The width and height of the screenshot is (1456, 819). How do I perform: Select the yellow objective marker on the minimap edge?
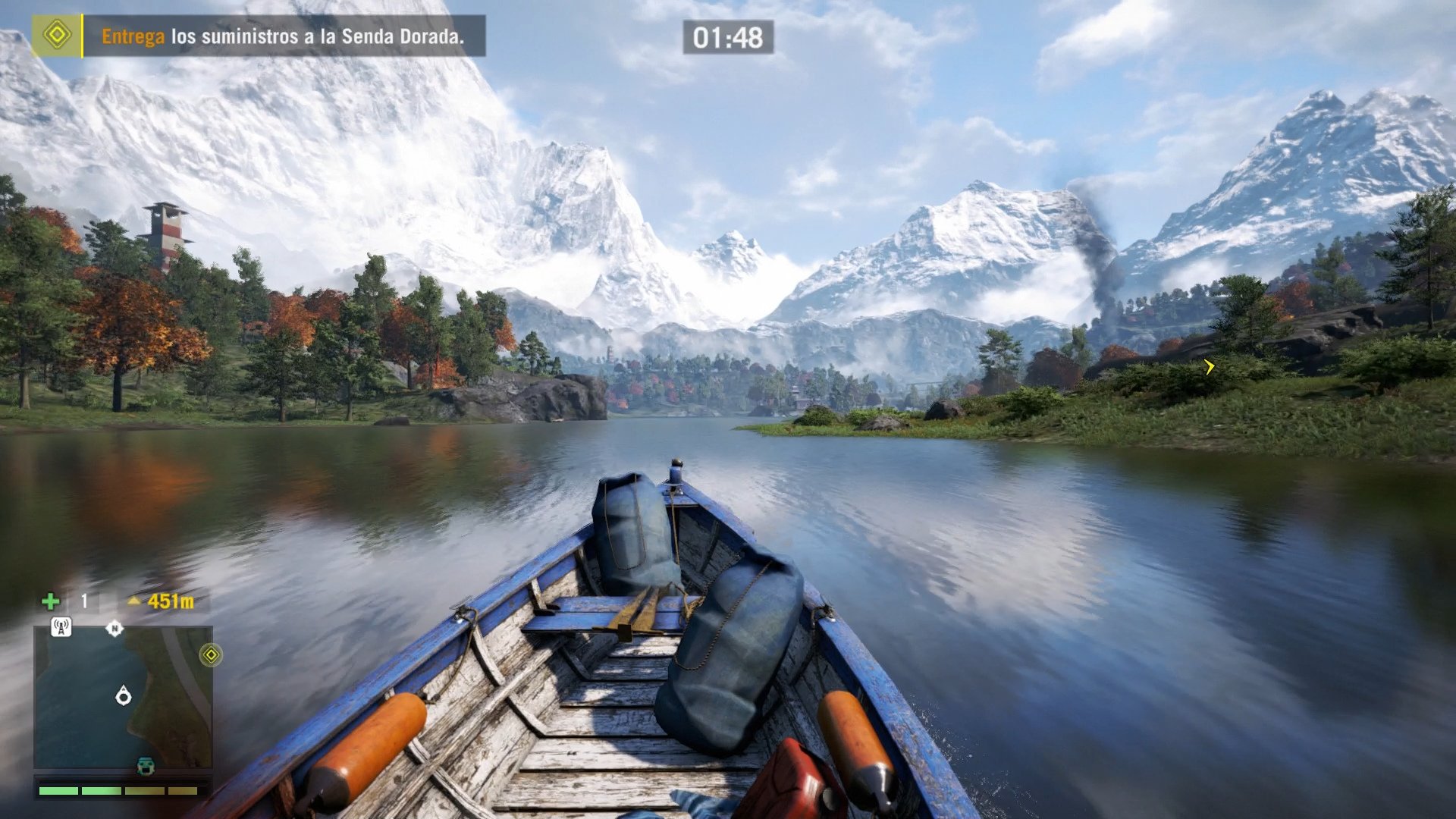point(211,654)
